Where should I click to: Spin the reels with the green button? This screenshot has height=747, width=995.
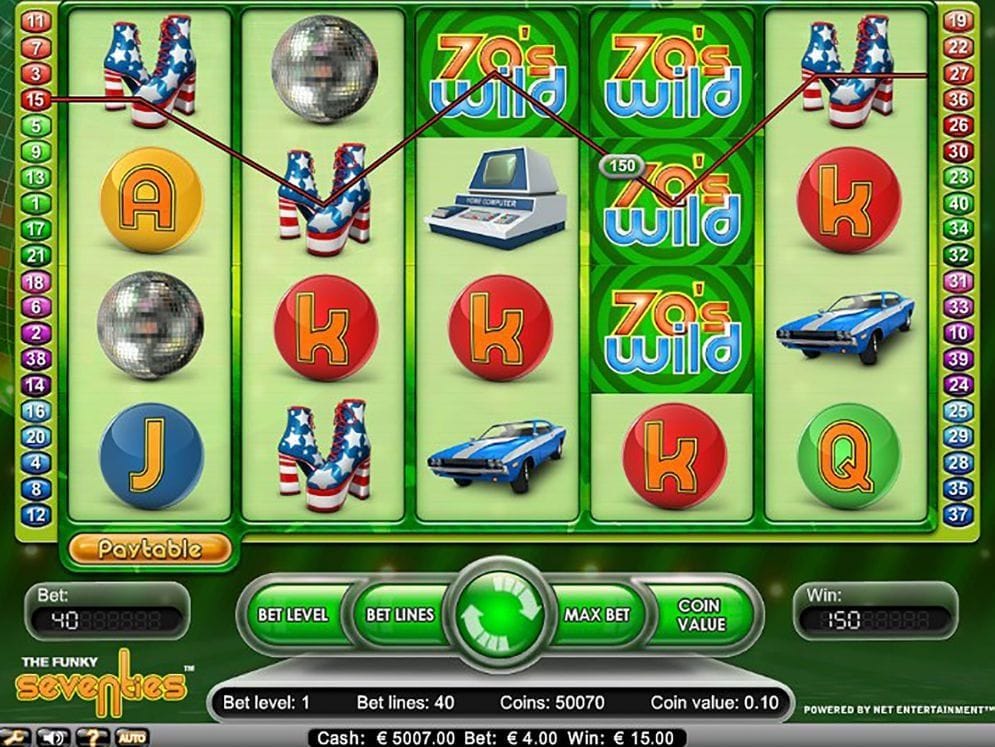(x=499, y=612)
